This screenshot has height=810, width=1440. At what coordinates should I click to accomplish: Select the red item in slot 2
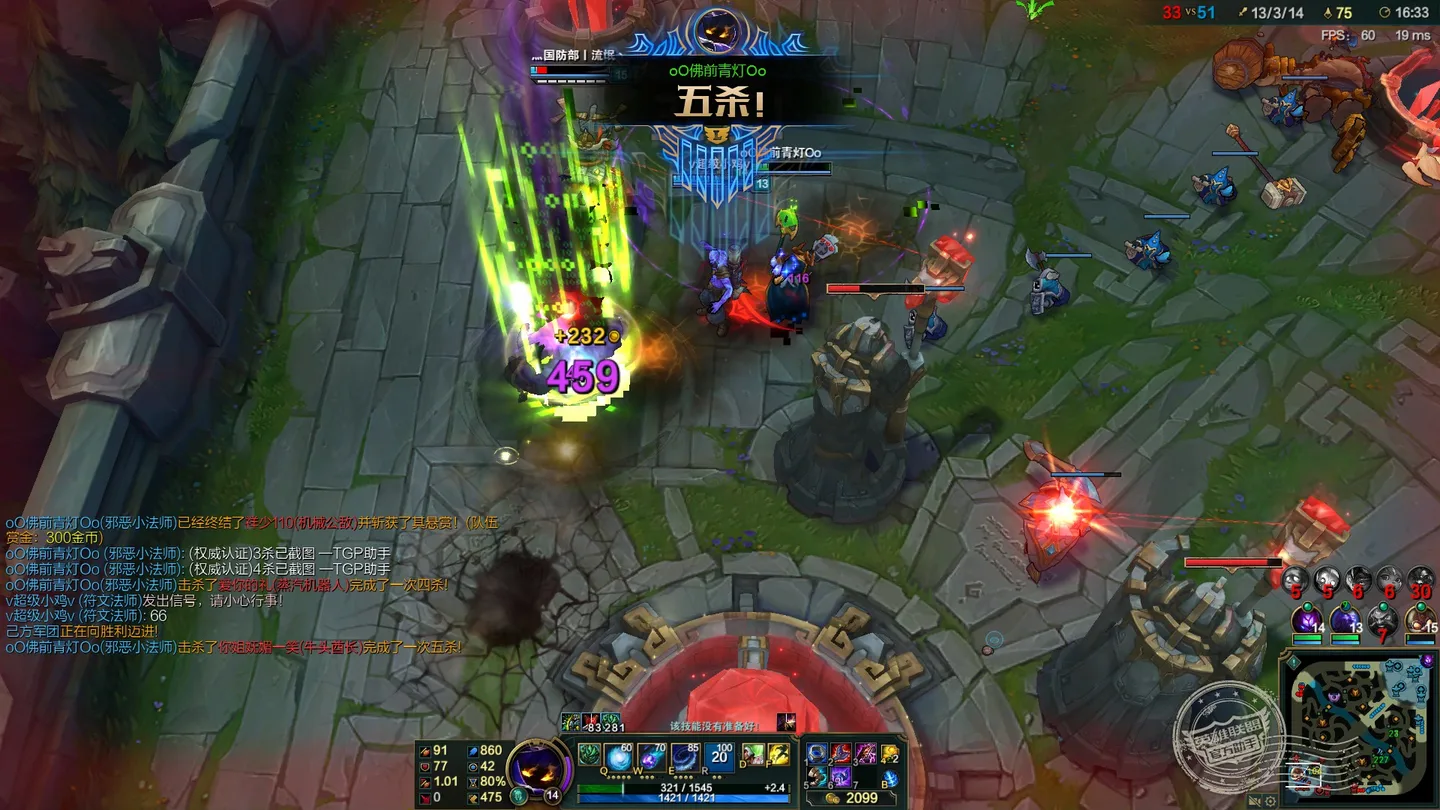tap(841, 754)
